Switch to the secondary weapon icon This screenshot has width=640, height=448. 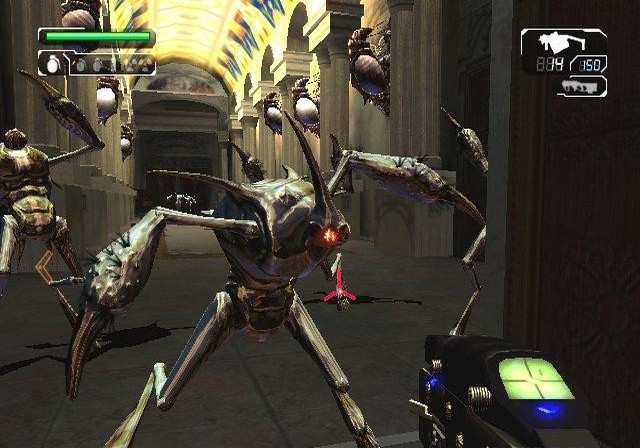point(580,87)
